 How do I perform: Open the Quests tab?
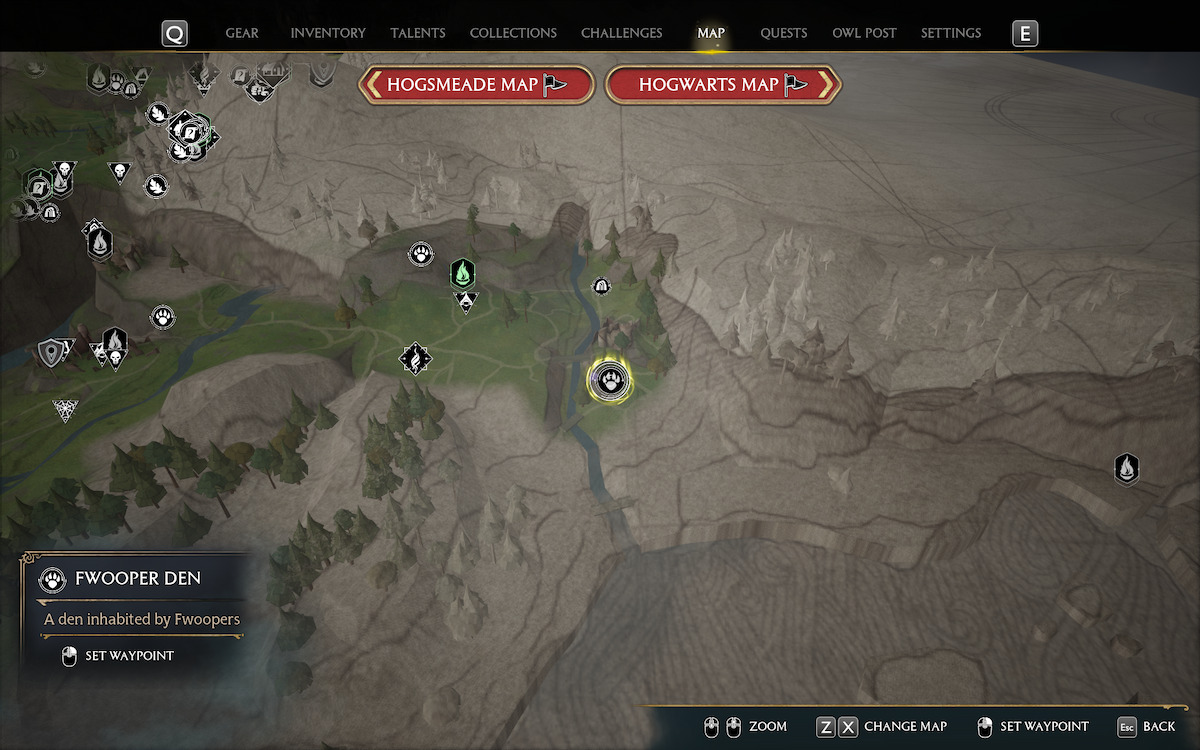pos(783,33)
